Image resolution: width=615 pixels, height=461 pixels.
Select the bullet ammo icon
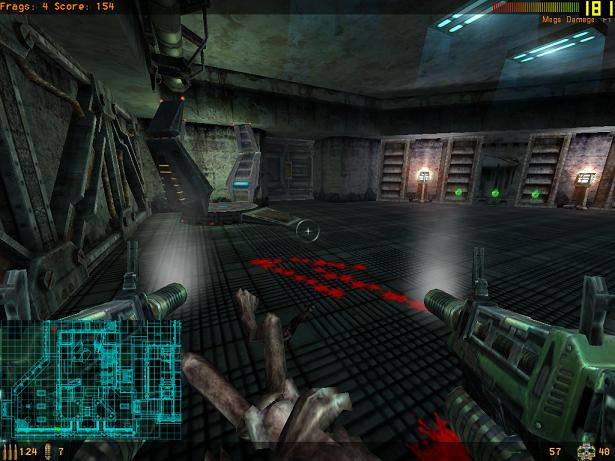point(11,452)
